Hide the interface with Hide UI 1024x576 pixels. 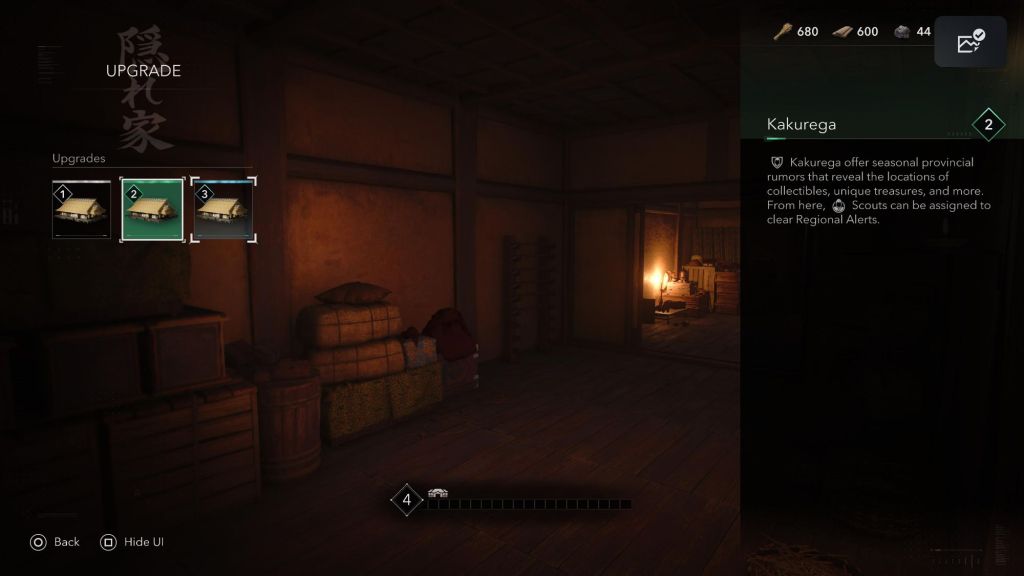coord(132,542)
